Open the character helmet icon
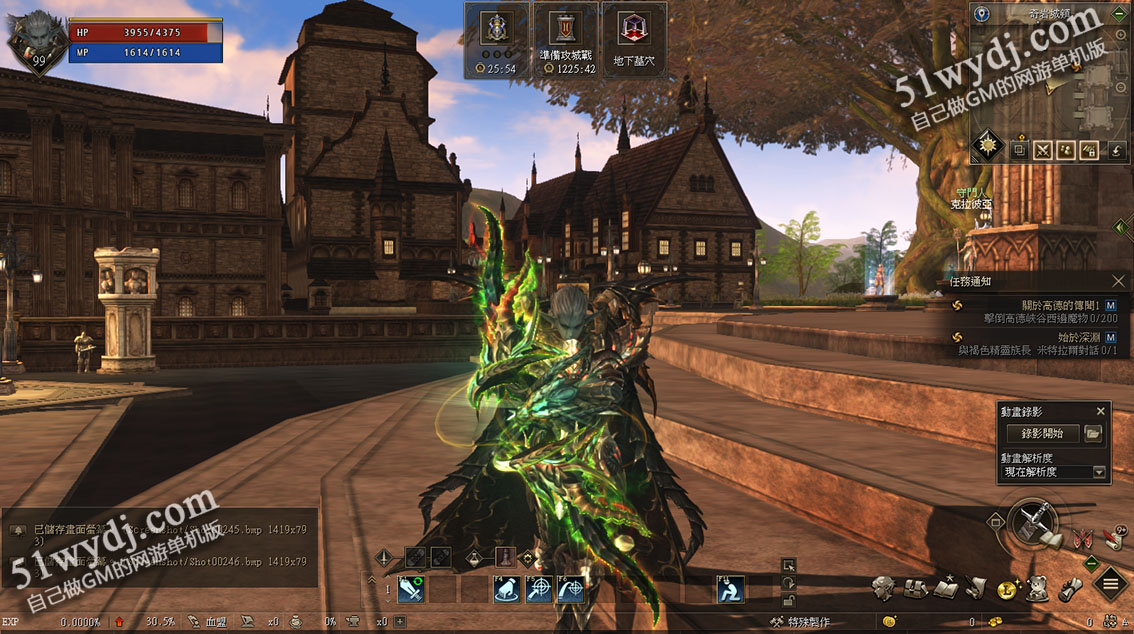Screen dimensions: 1134x634 click(x=881, y=588)
